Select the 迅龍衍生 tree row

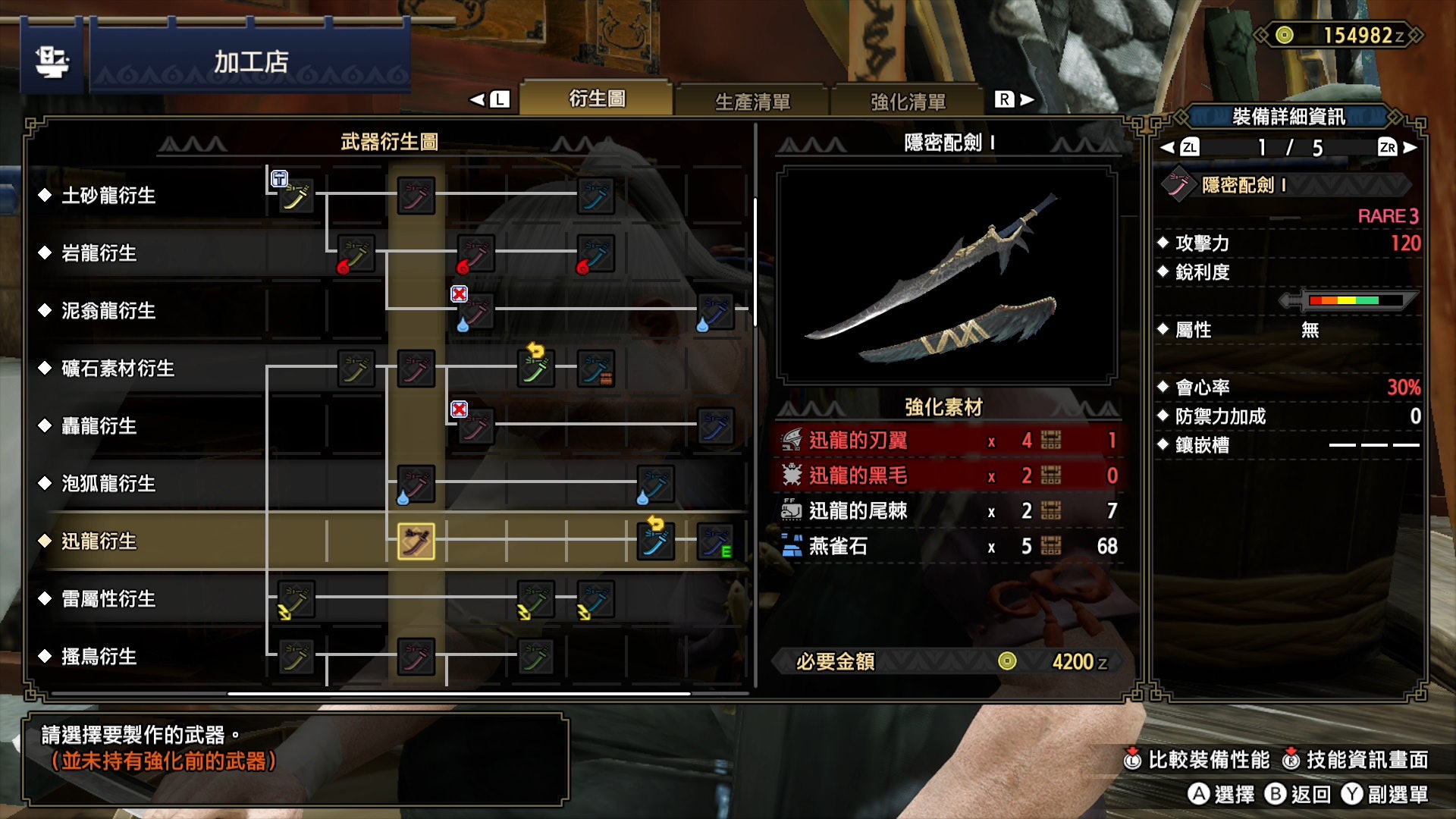[99, 541]
